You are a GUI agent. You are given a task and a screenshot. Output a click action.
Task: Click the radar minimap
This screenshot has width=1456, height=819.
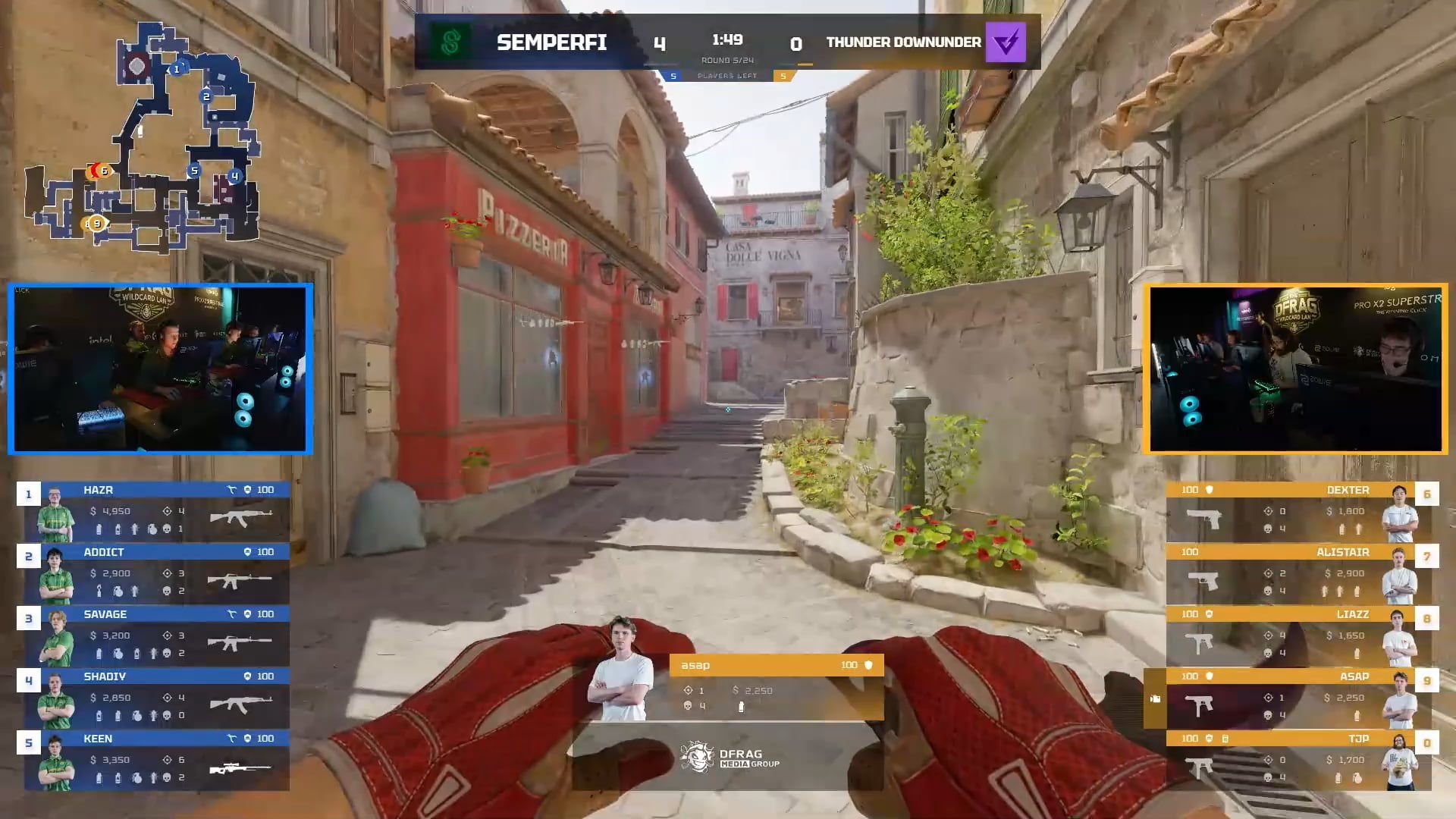(144, 136)
